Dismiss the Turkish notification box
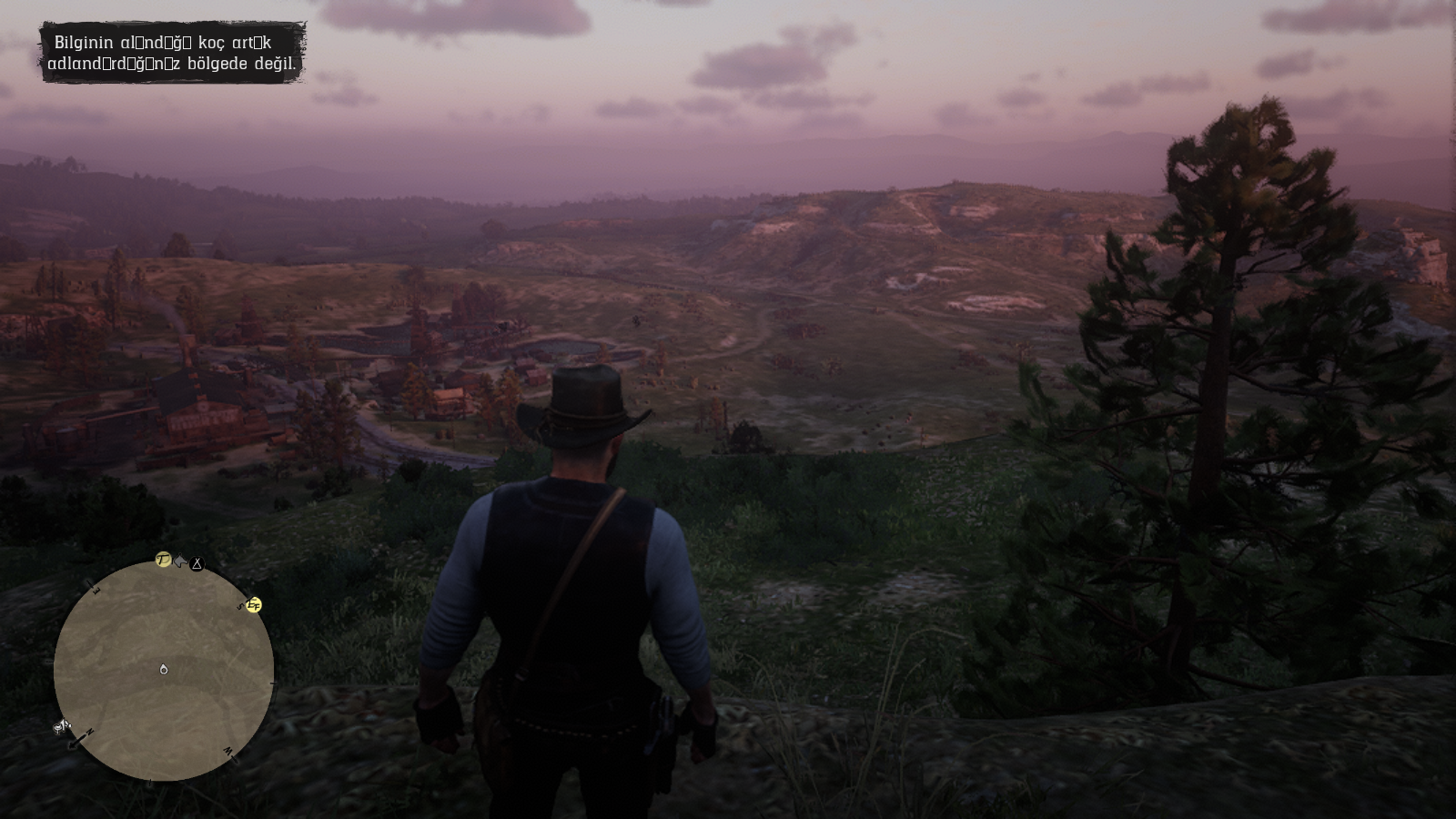The image size is (1456, 819). point(172,53)
